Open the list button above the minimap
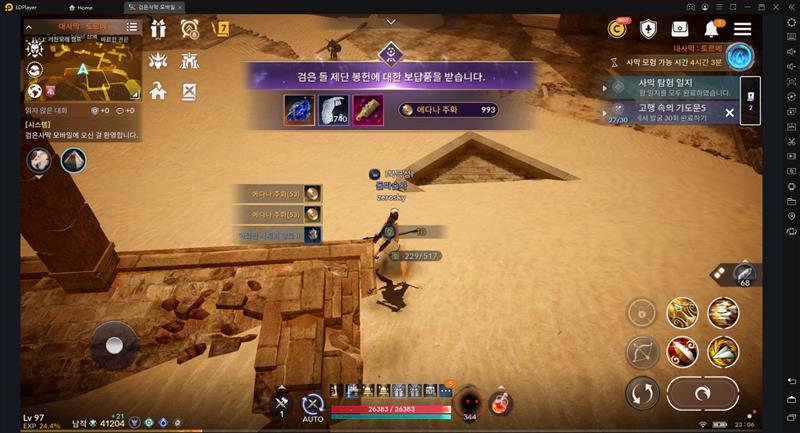Image resolution: width=800 pixels, height=433 pixels. click(x=132, y=27)
